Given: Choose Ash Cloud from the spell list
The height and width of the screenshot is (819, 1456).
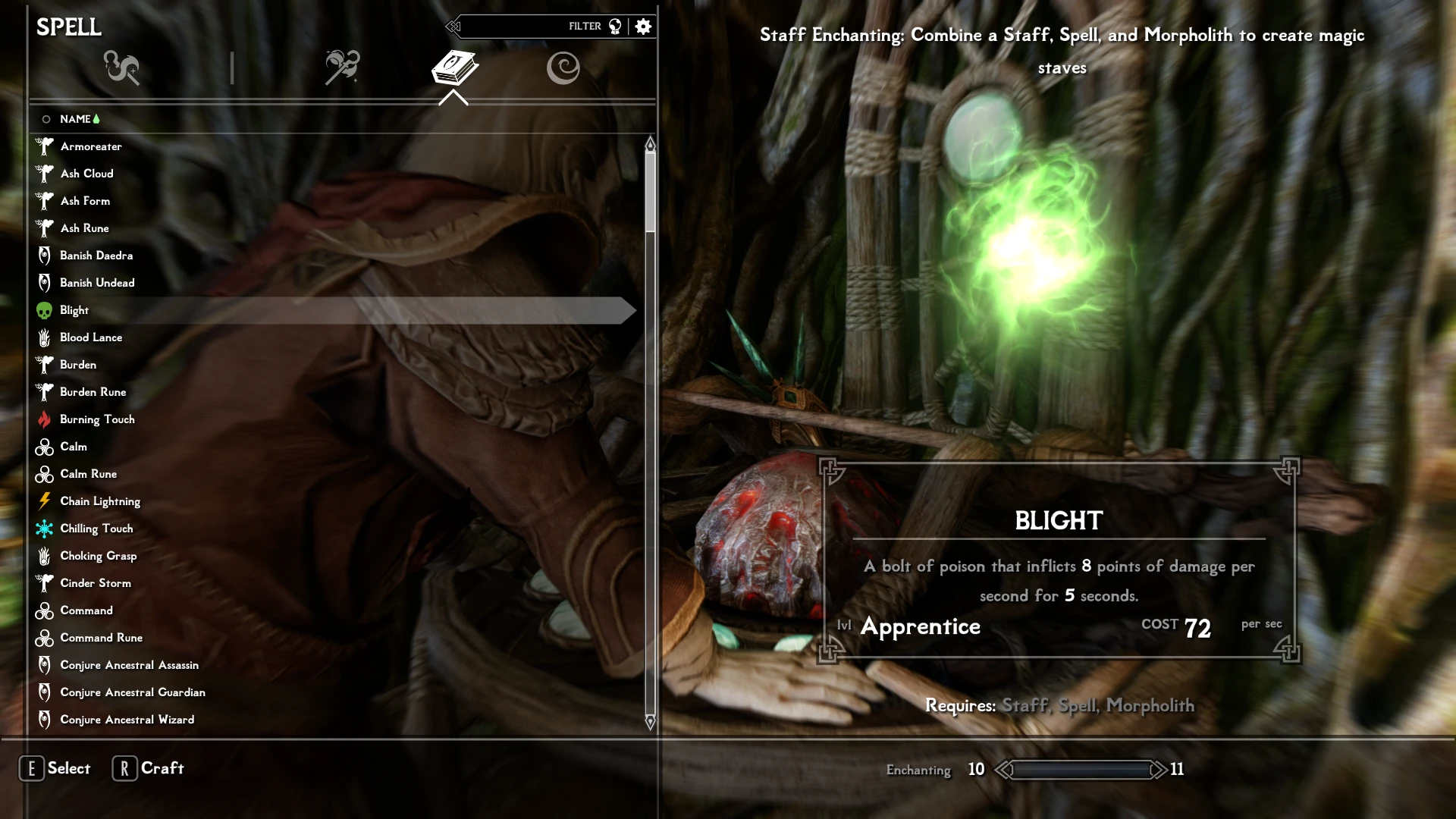Looking at the screenshot, I should tap(86, 174).
